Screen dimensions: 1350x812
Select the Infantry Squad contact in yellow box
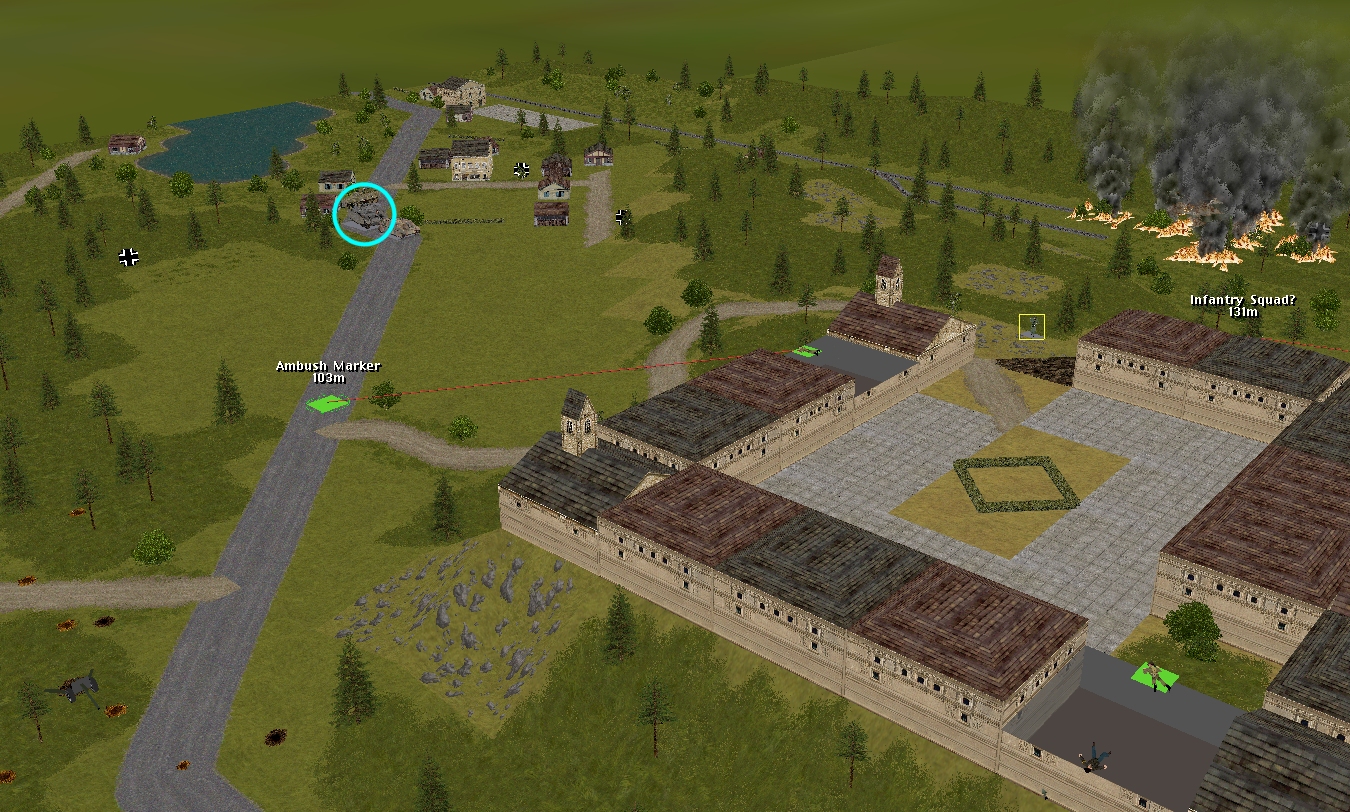click(1031, 326)
